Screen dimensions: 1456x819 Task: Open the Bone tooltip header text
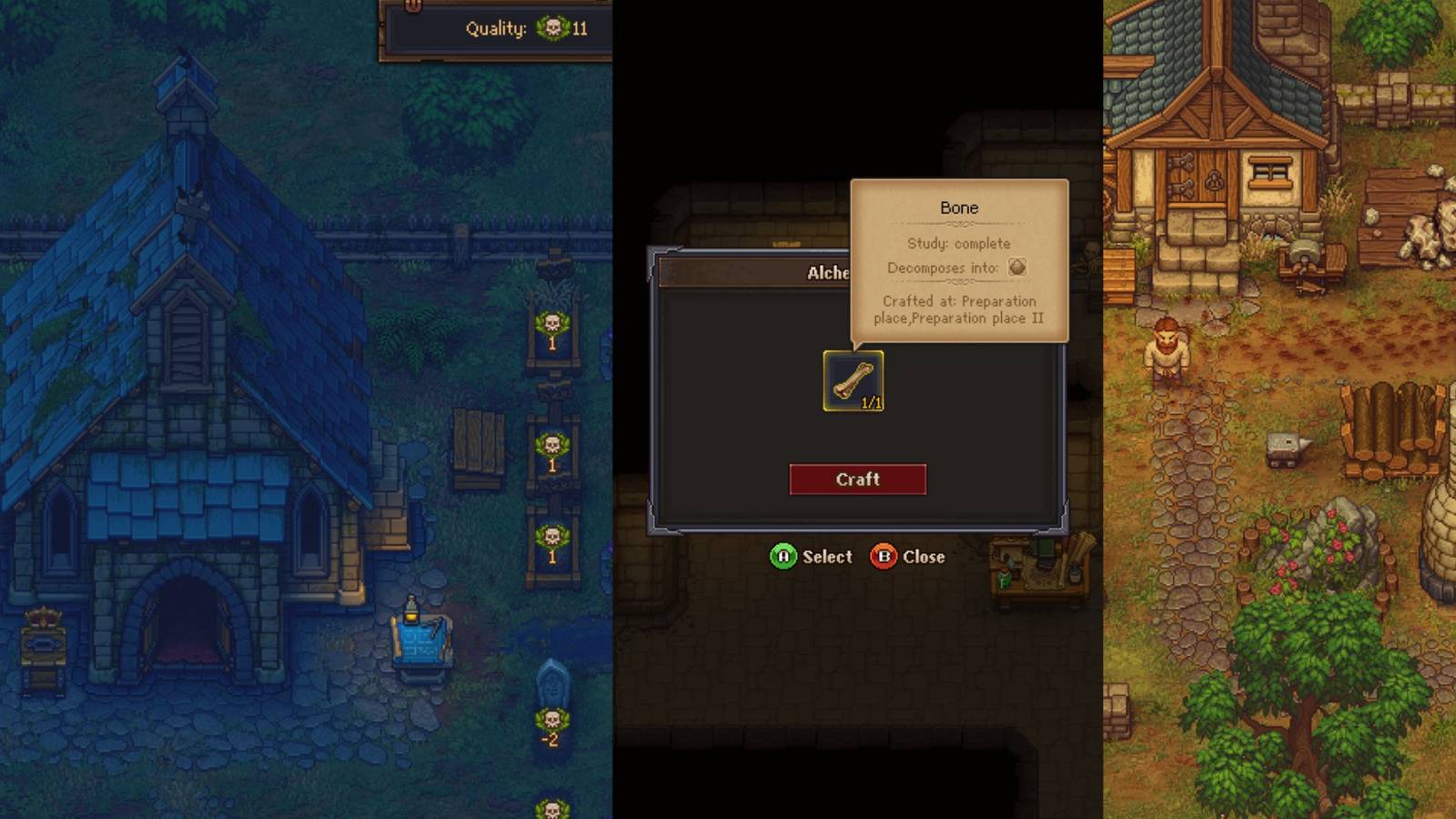(x=959, y=207)
